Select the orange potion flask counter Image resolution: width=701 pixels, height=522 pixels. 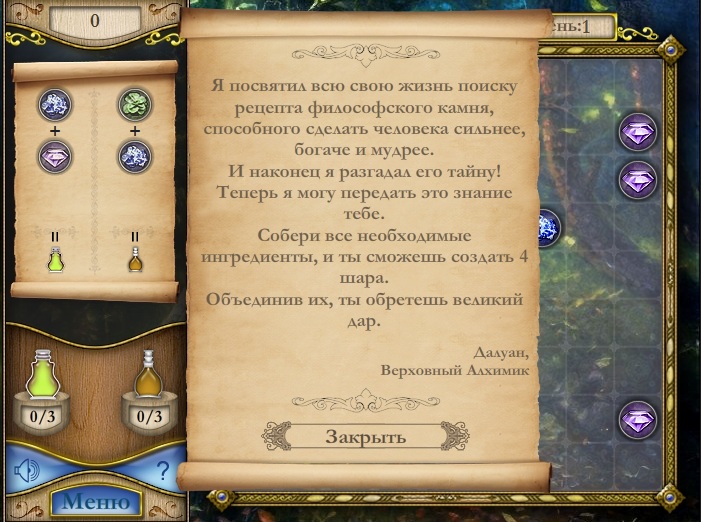(x=148, y=392)
